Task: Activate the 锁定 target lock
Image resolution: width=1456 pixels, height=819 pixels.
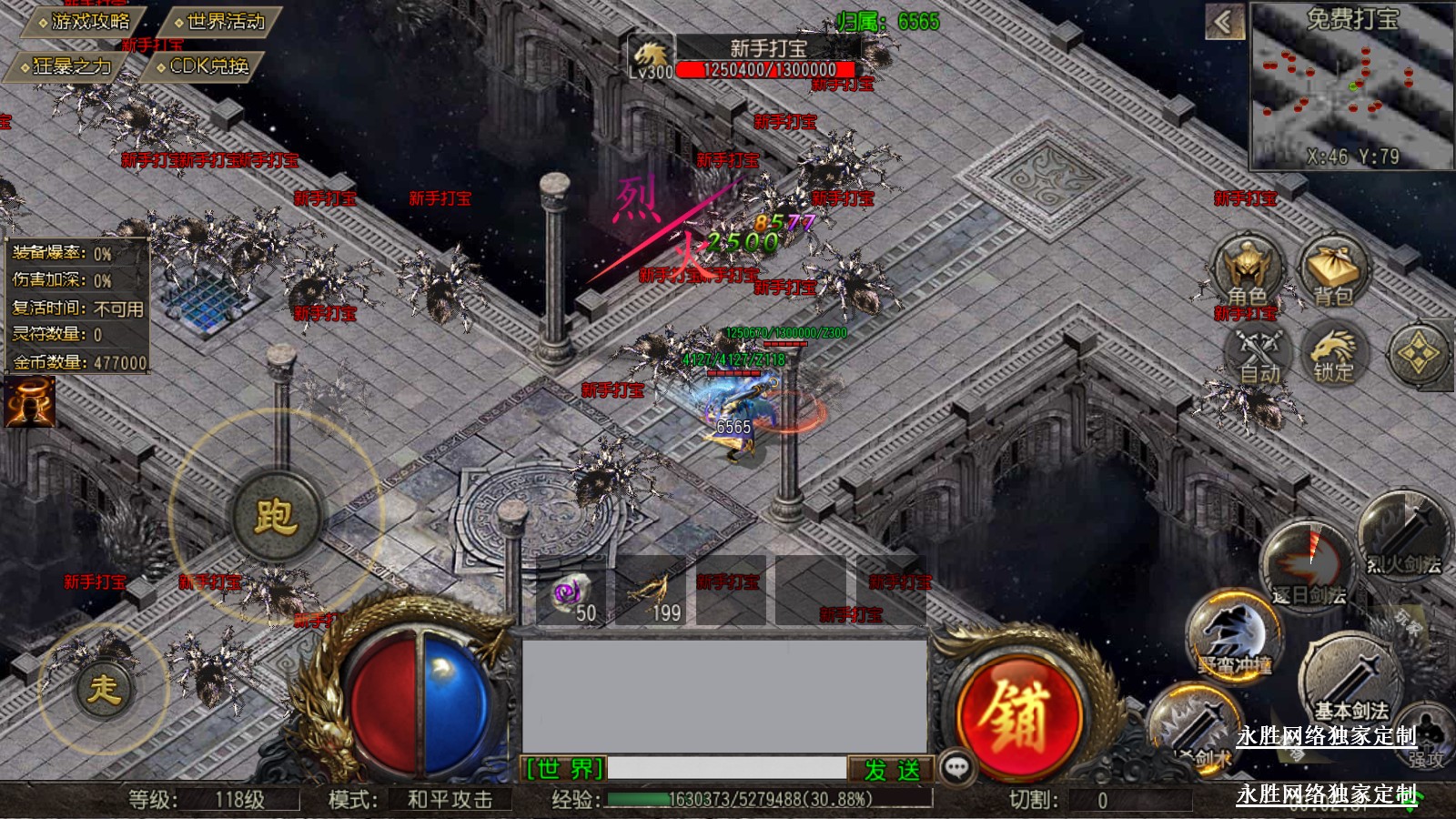Action: point(1333,353)
